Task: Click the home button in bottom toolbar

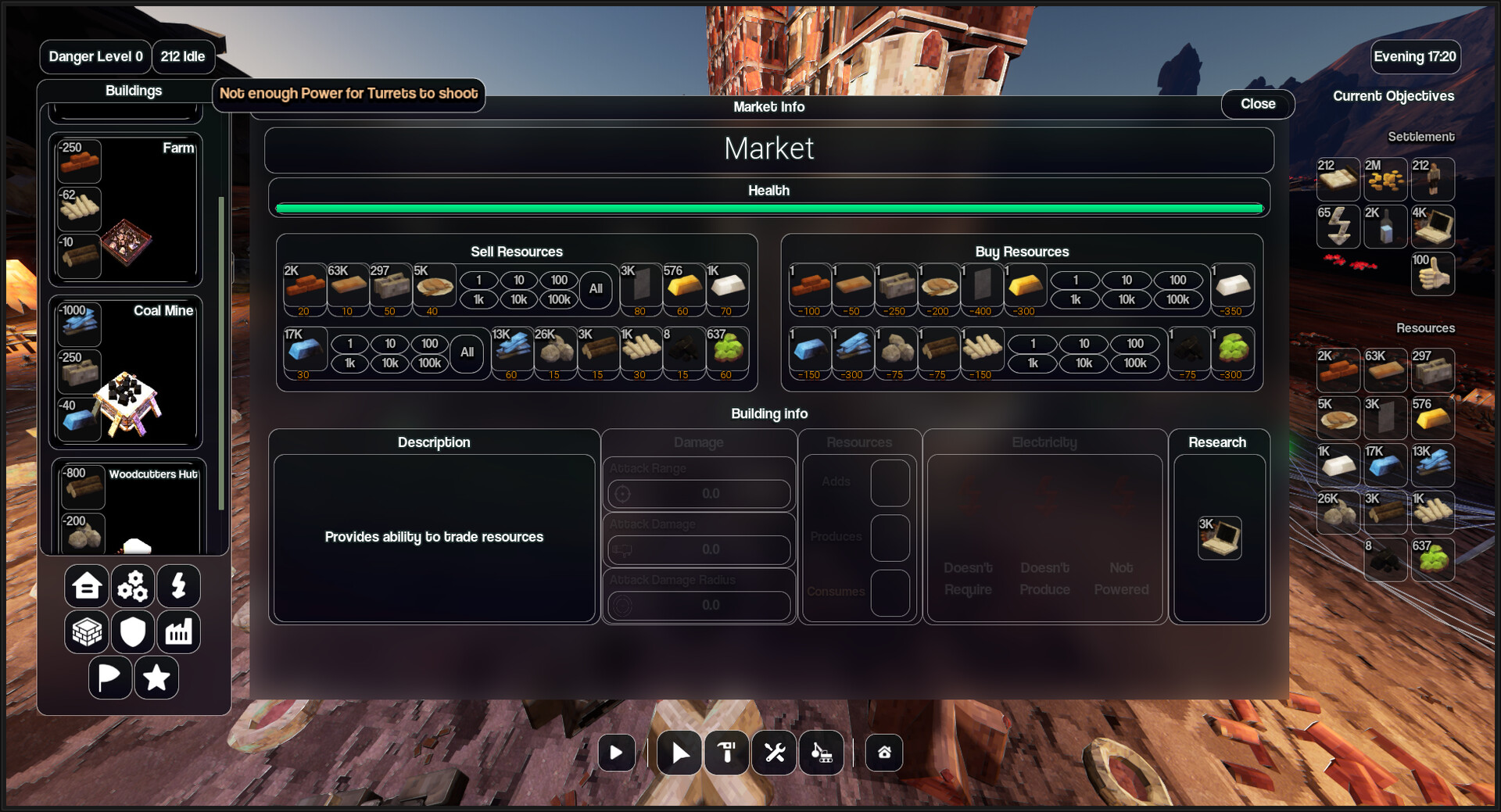Action: (x=884, y=753)
